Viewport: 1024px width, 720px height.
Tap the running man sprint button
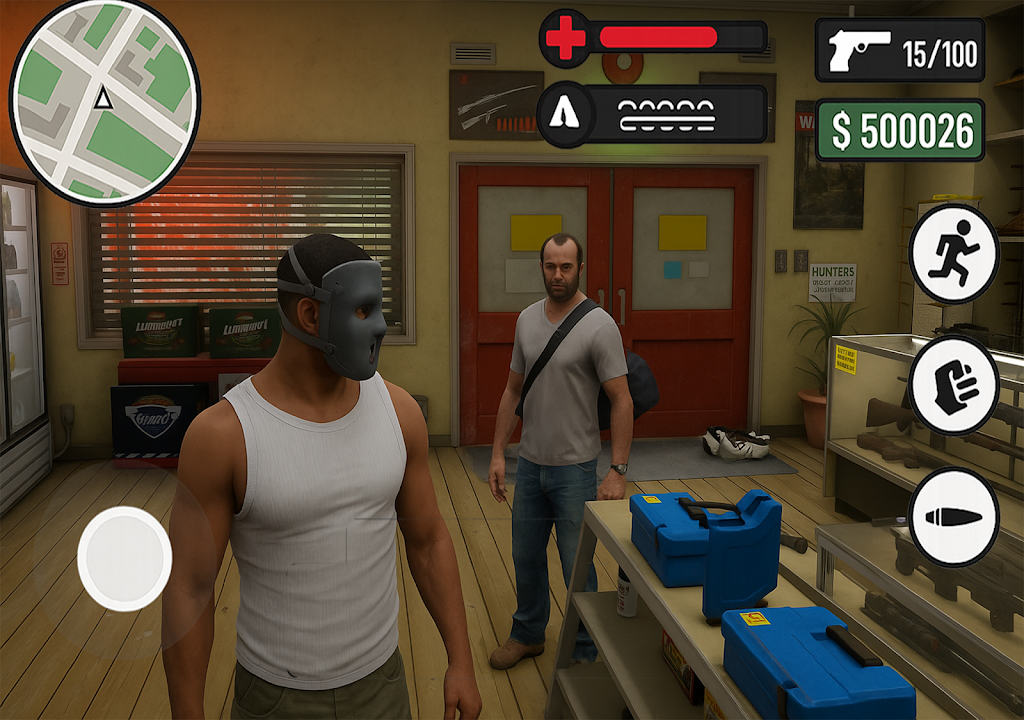953,253
